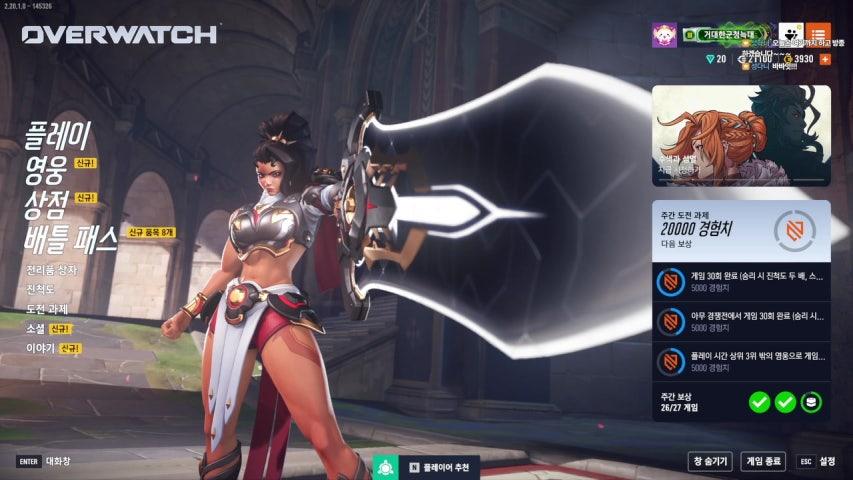Select 영웅 (Heroes) from the main menu
The width and height of the screenshot is (853, 480).
point(46,170)
